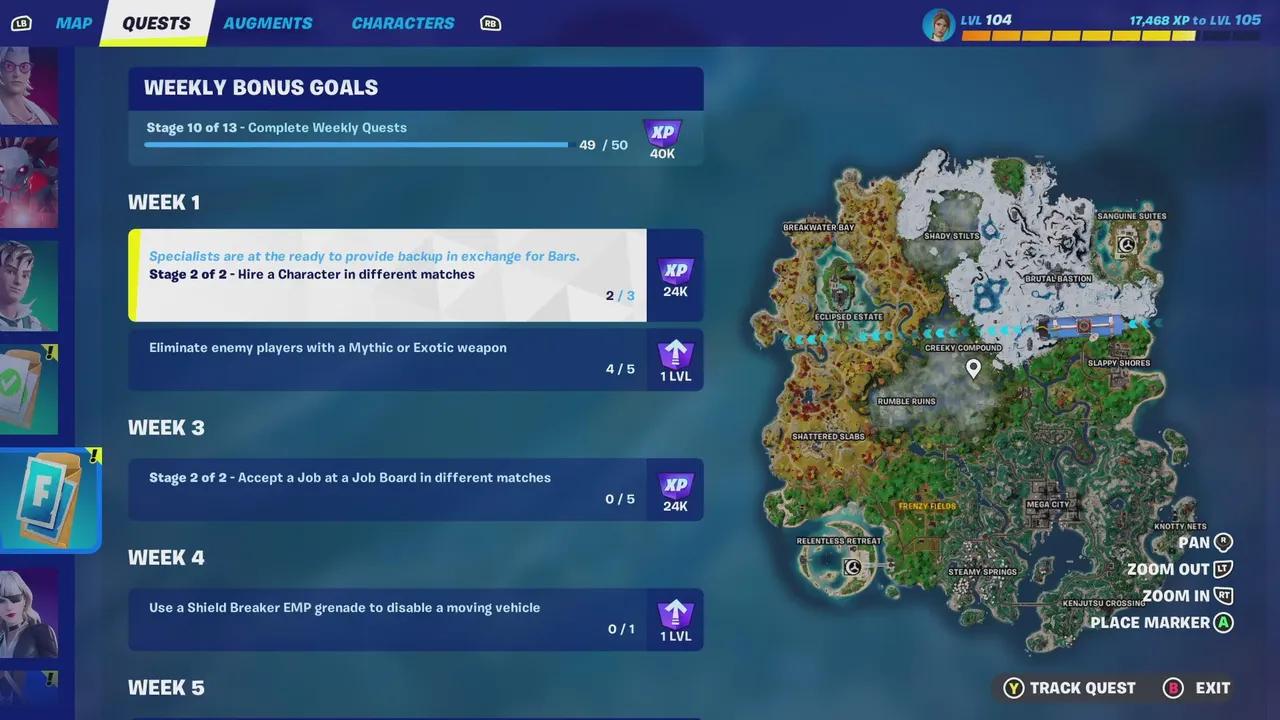
Task: Activate TRACK QUEST
Action: (1082, 688)
